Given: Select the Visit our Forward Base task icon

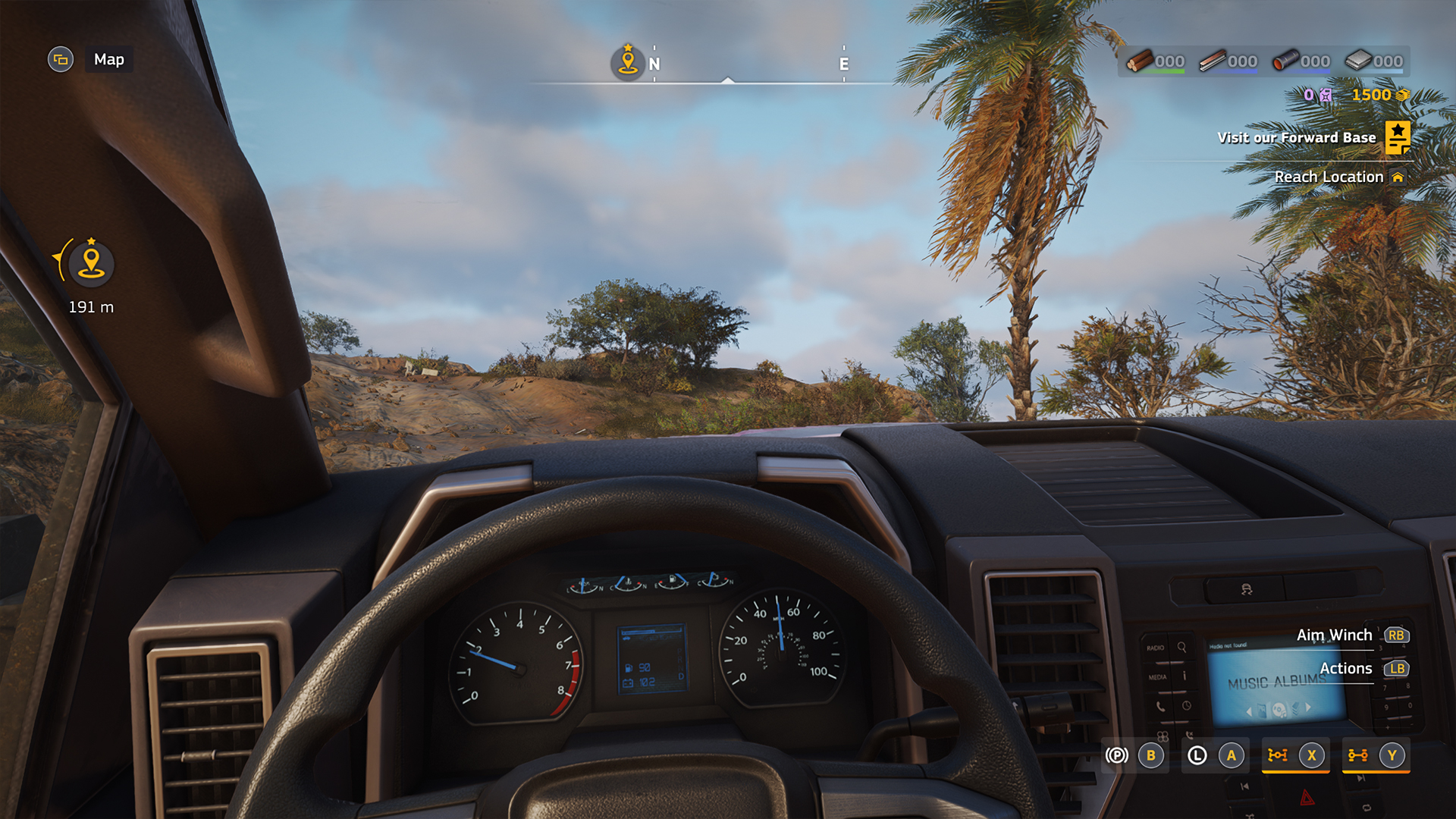Looking at the screenshot, I should pyautogui.click(x=1398, y=137).
